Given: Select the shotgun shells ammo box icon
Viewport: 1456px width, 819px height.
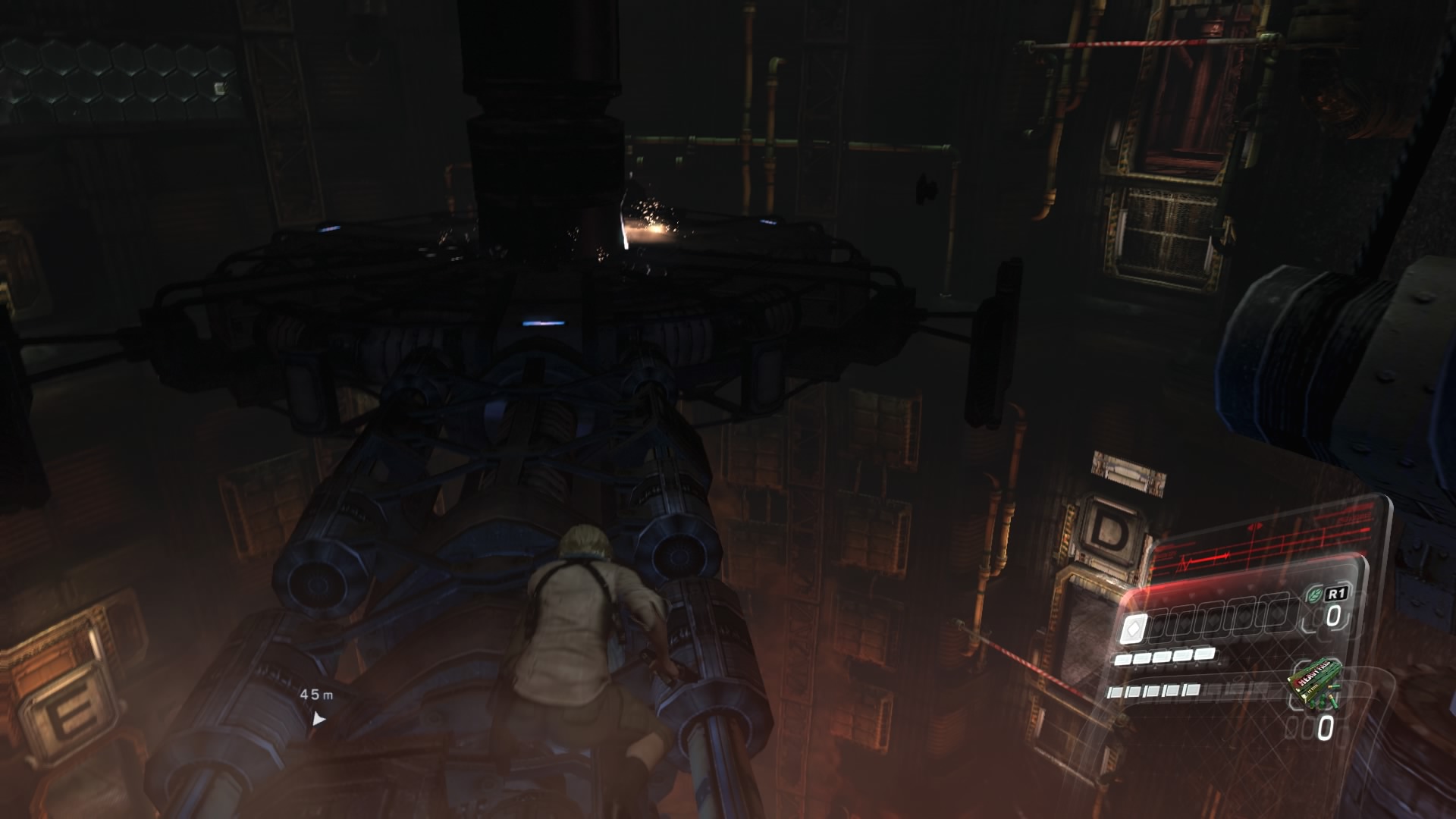Looking at the screenshot, I should point(1312,682).
